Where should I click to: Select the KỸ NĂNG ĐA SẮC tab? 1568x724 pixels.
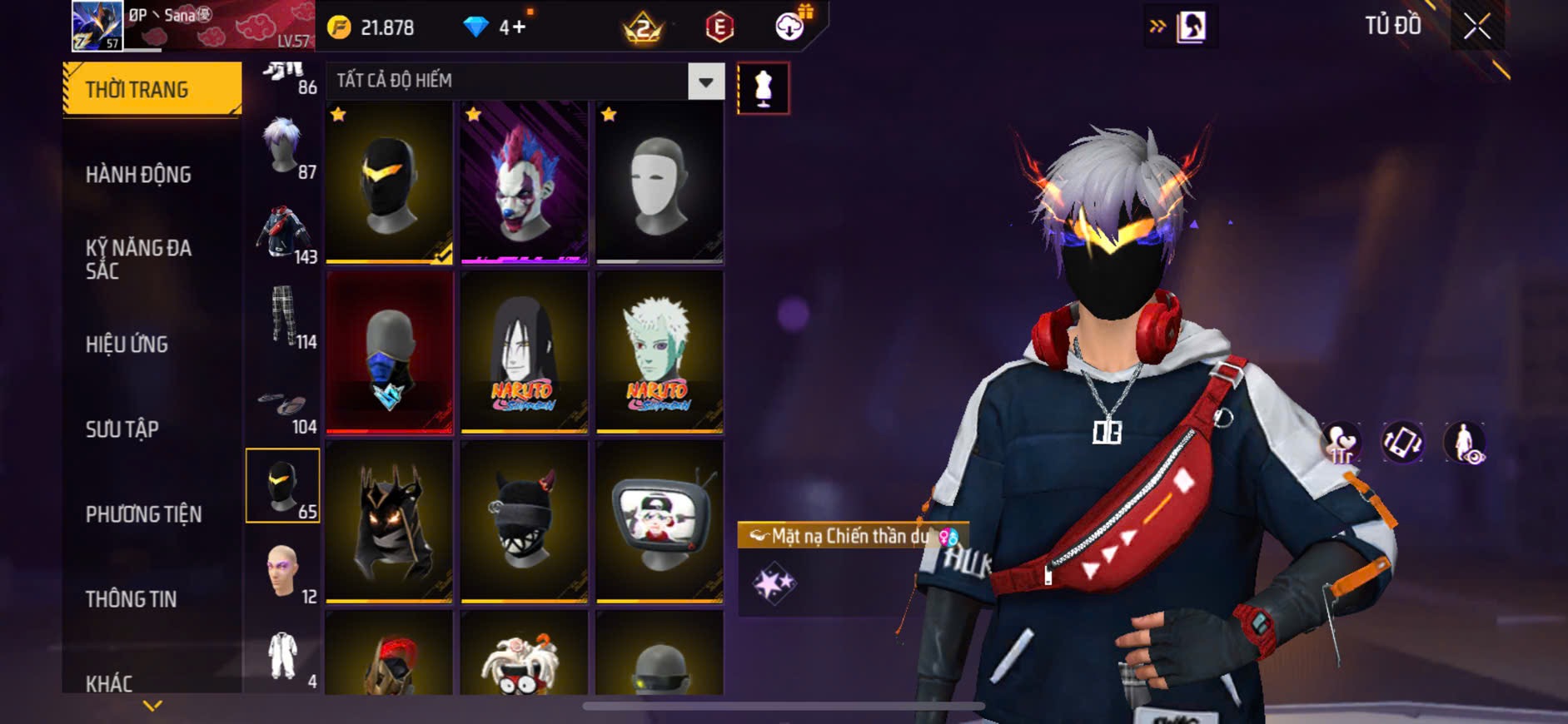click(138, 259)
